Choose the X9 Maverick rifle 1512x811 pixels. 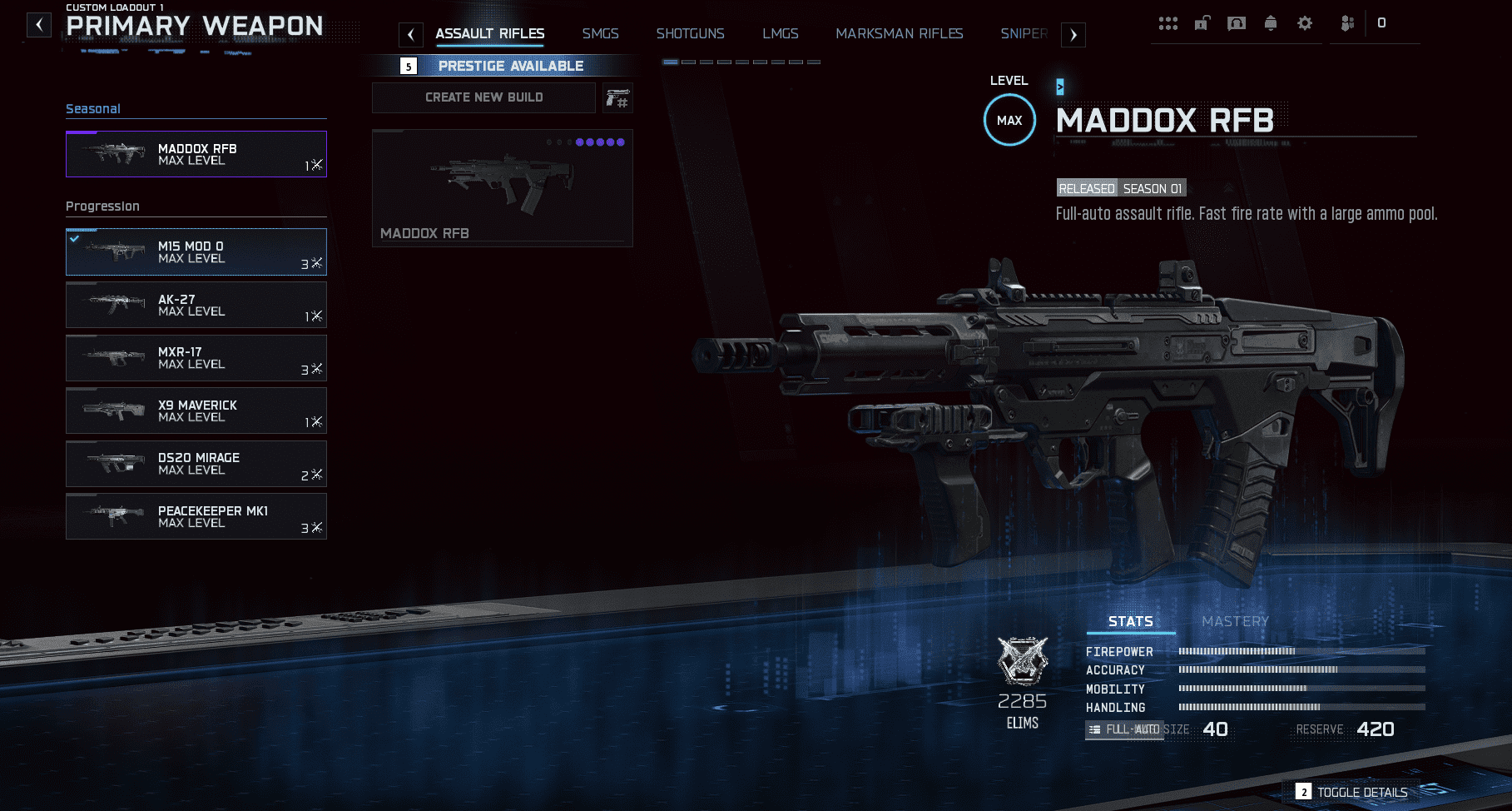[x=196, y=410]
